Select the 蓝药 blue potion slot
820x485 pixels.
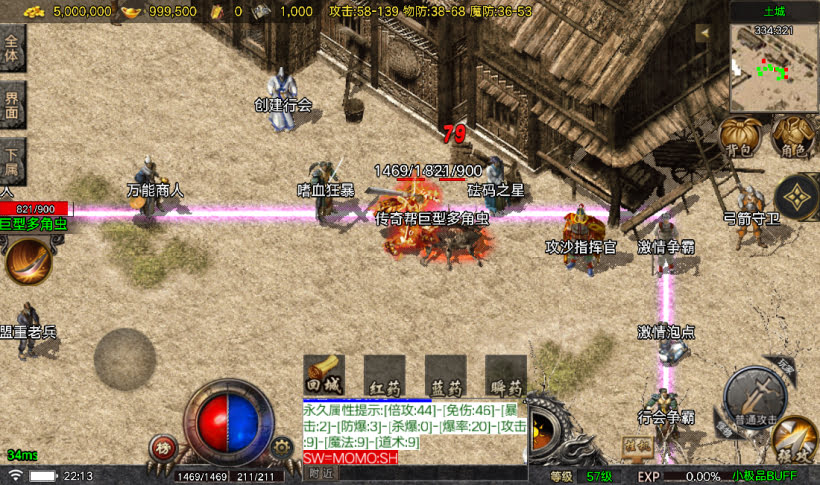click(x=445, y=376)
